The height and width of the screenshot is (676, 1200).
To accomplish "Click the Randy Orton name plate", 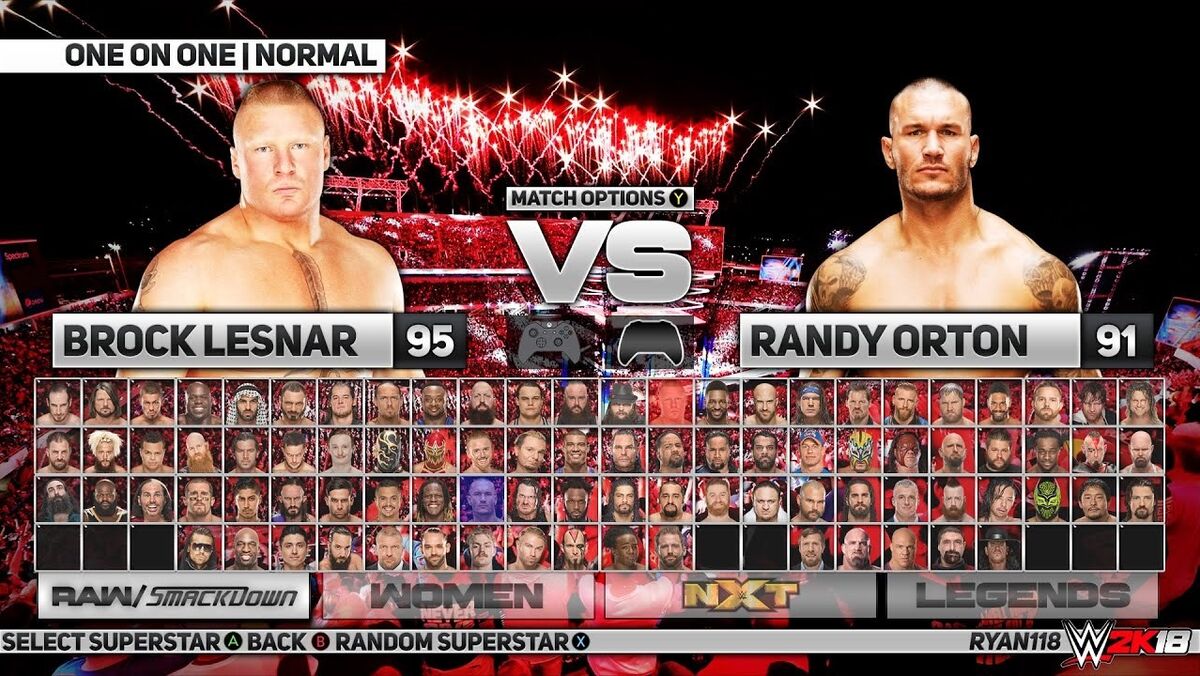I will click(x=909, y=341).
